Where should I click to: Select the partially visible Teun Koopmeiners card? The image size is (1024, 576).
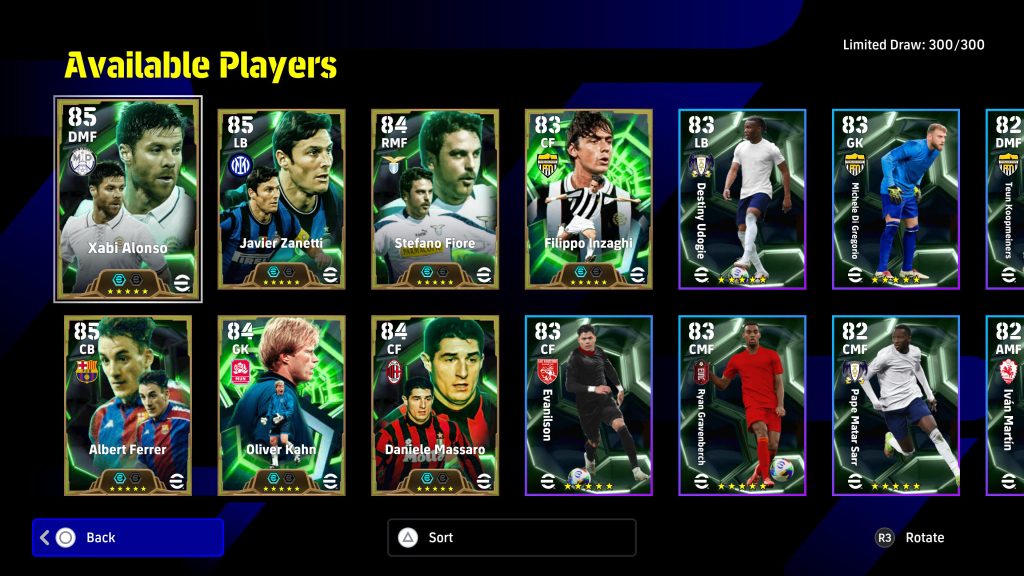pyautogui.click(x=1006, y=199)
